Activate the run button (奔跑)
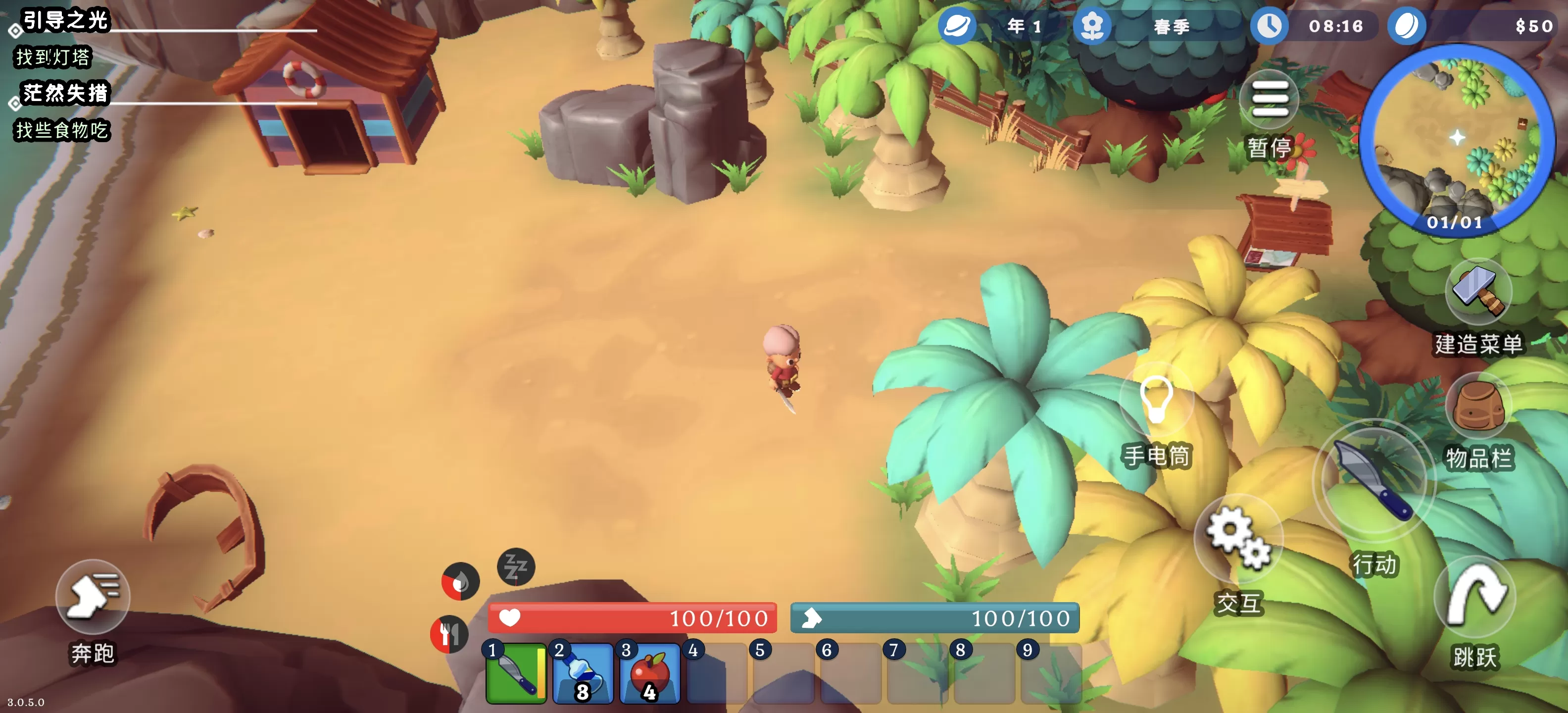 click(x=93, y=595)
